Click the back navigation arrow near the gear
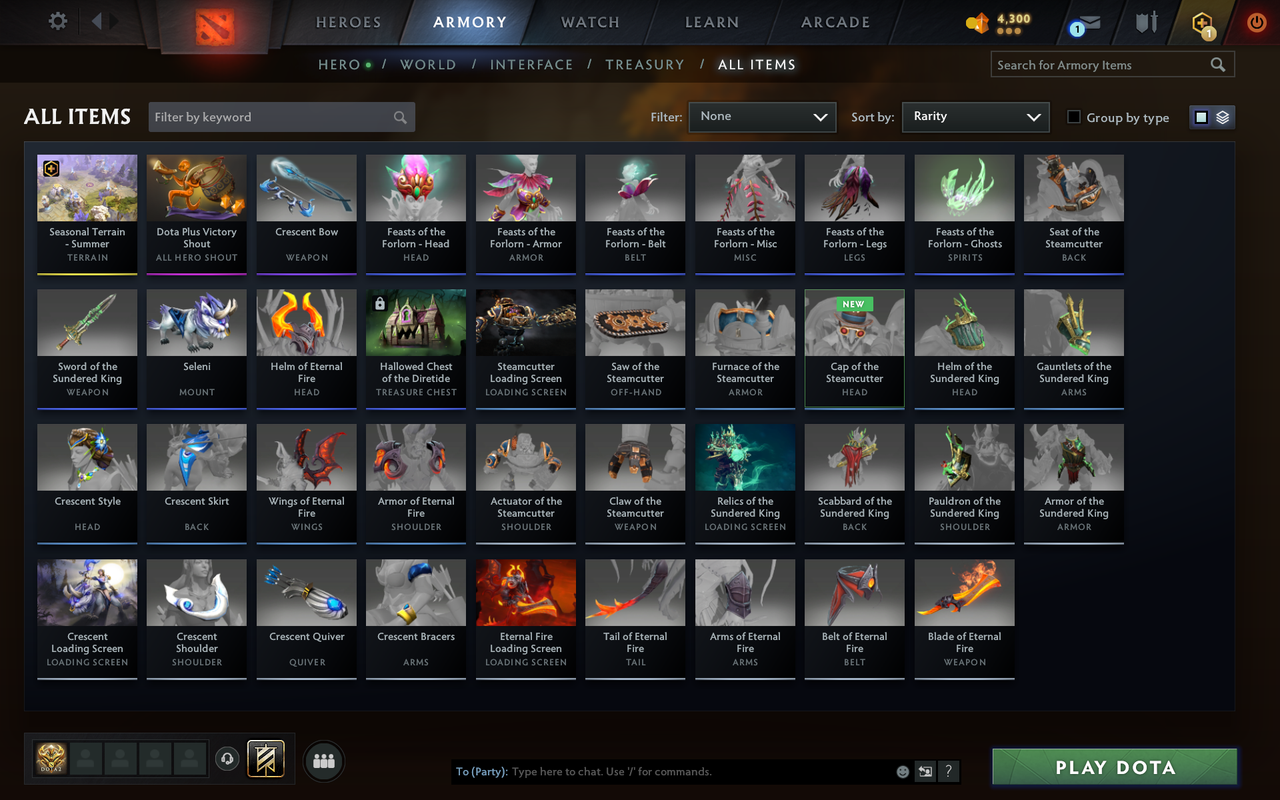This screenshot has height=800, width=1280. pos(97,20)
